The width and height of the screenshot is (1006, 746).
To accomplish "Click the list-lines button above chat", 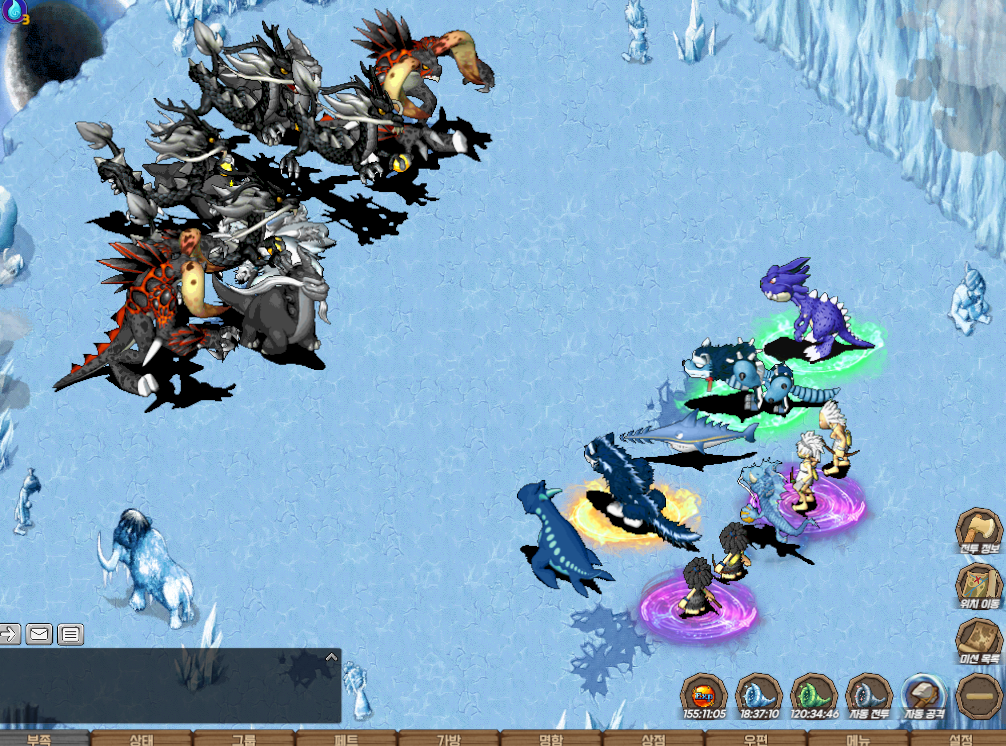I will 70,633.
